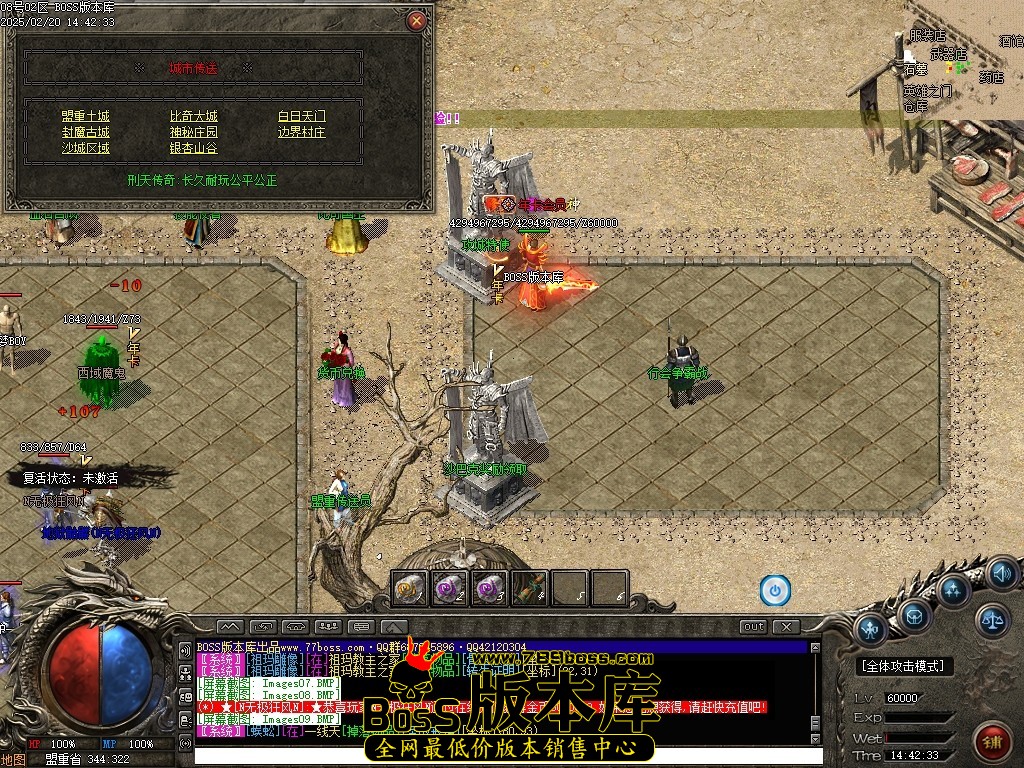The height and width of the screenshot is (768, 1024).
Task: Teleport to 盟重土城
Action: pyautogui.click(x=85, y=116)
